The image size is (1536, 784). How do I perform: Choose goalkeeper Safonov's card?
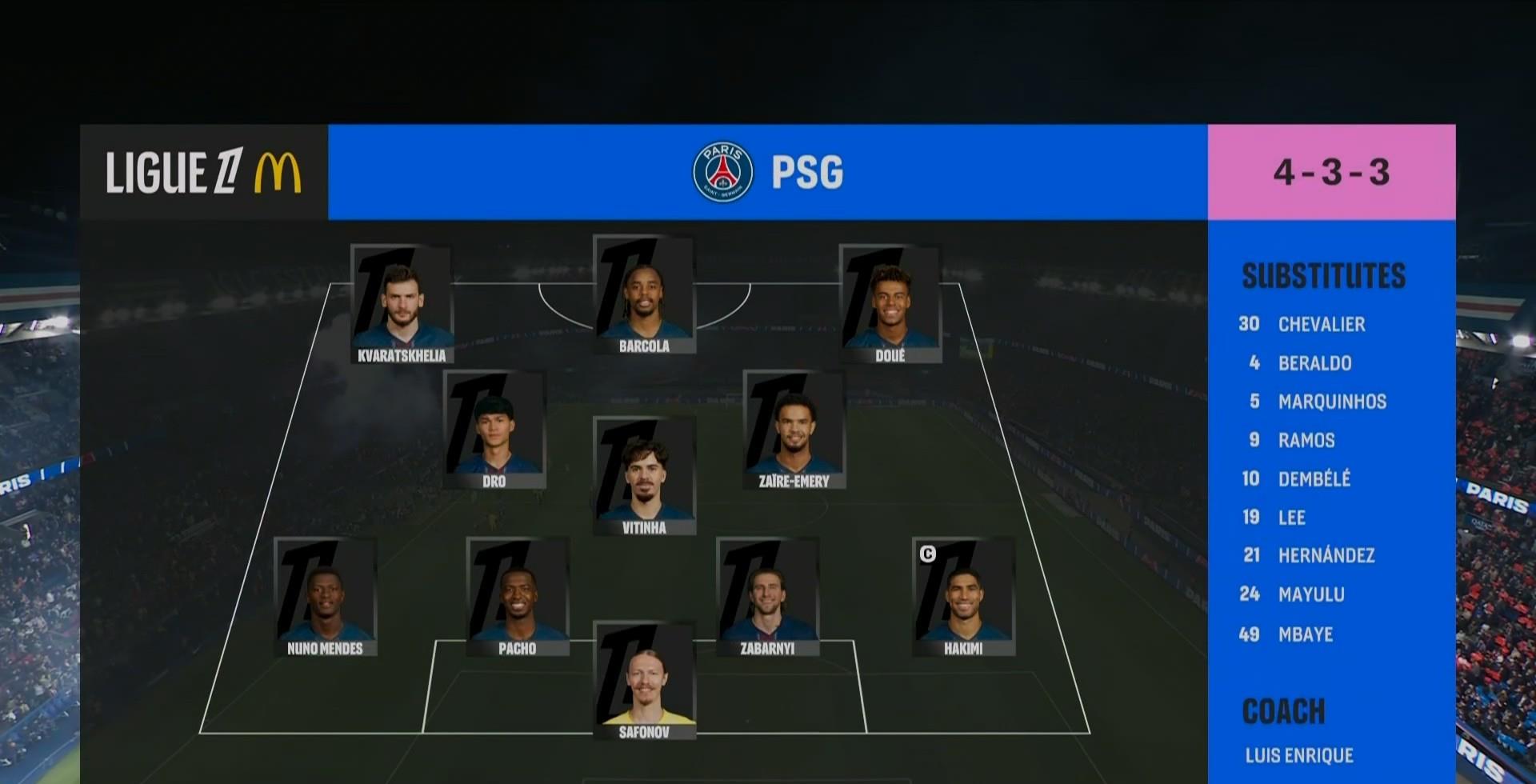click(644, 682)
